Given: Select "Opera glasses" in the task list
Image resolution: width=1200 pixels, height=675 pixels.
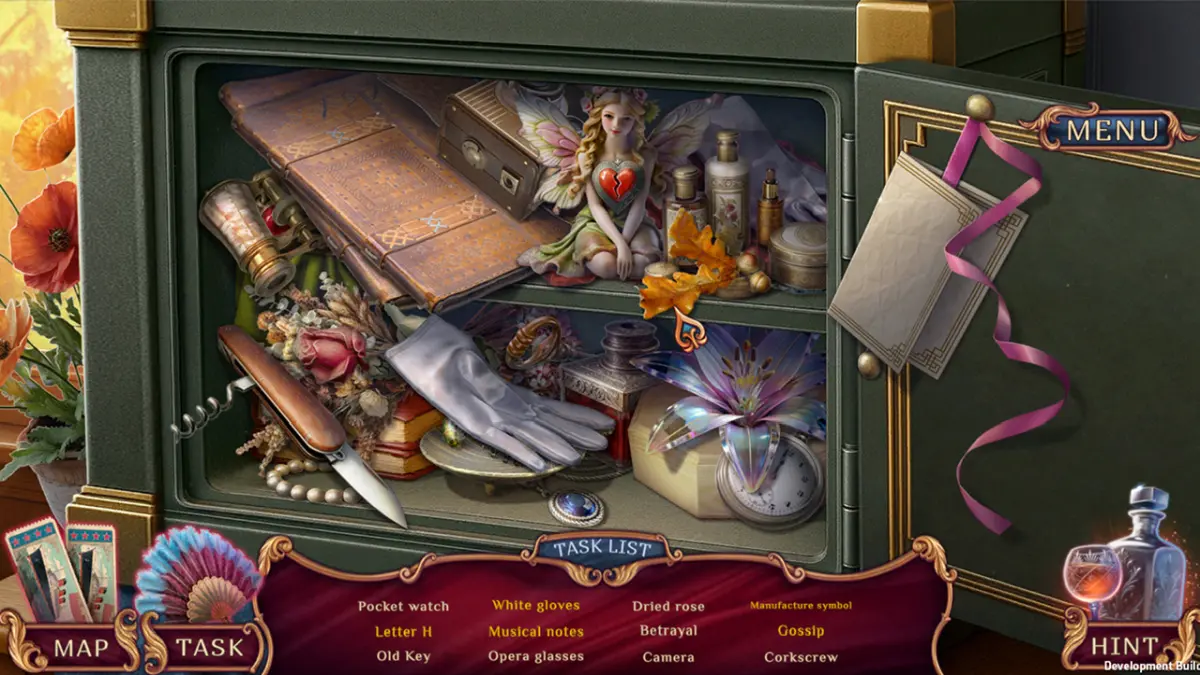Looking at the screenshot, I should pos(535,657).
